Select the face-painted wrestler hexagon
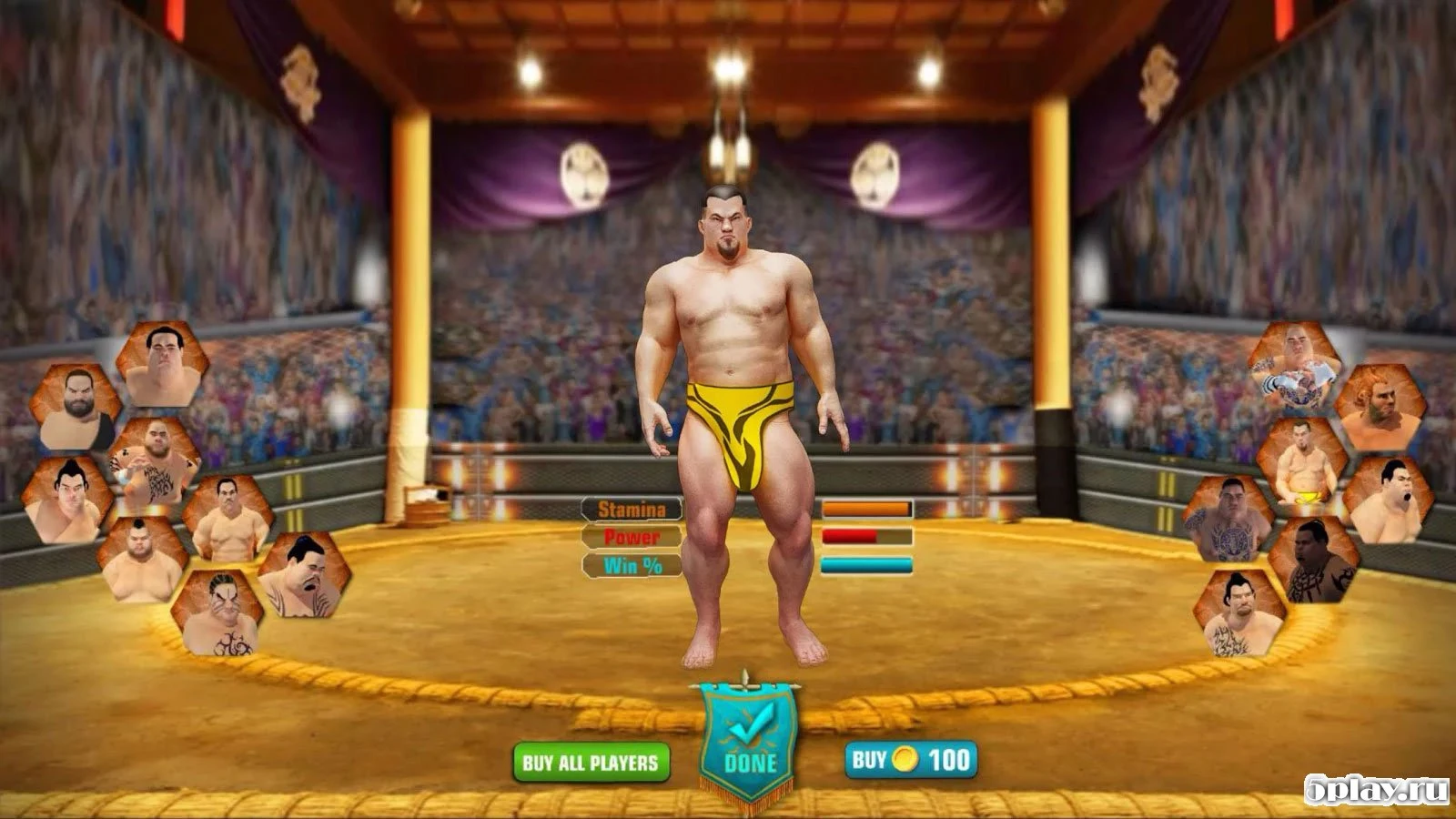This screenshot has width=1456, height=819. pos(221,617)
